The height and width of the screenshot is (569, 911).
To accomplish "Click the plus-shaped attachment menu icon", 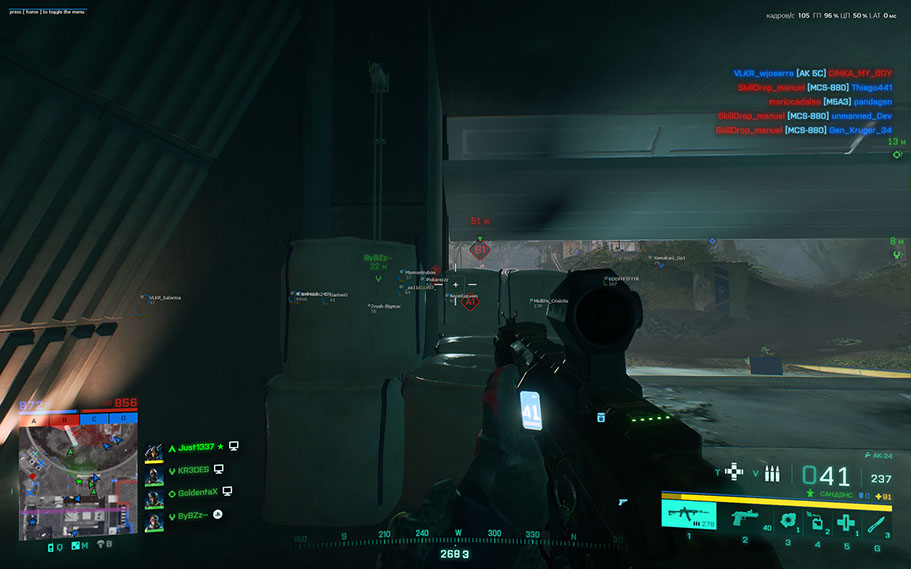I will pos(736,472).
